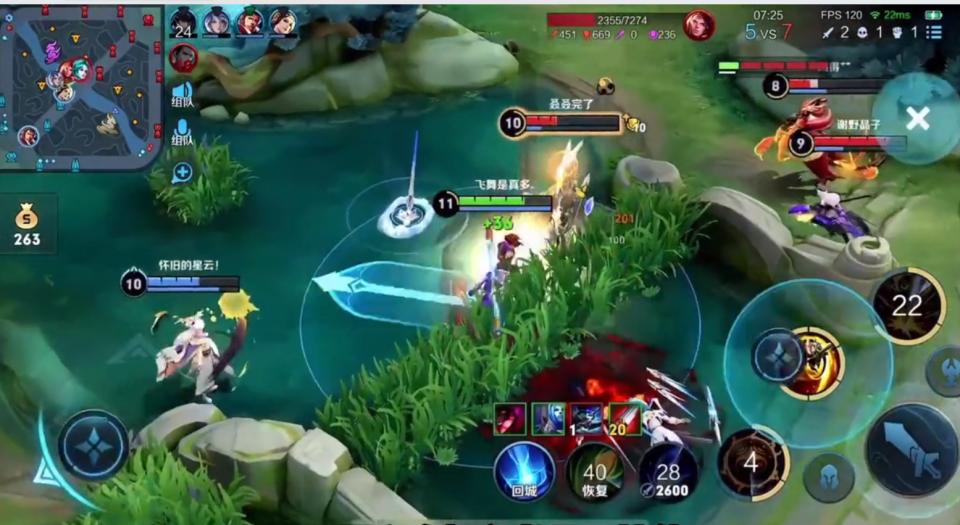Activate the 回城 recall ability
Viewport: 960px width, 525px height.
coord(524,471)
